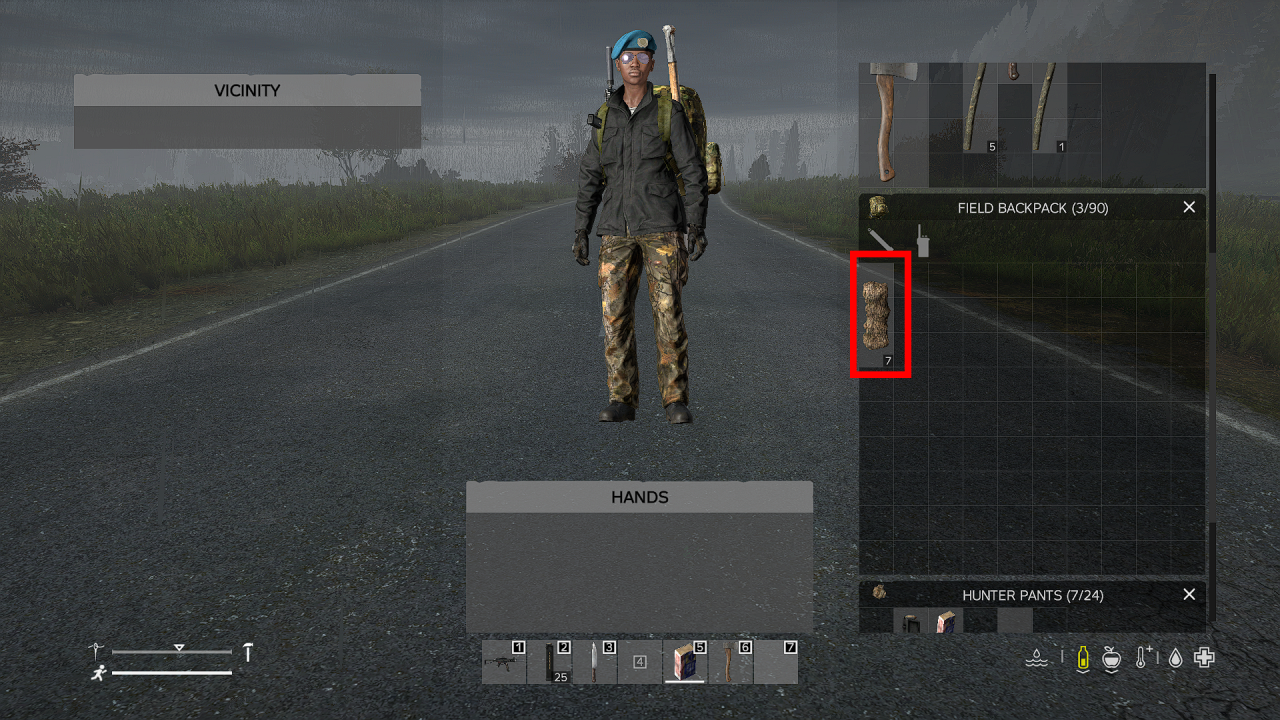Click the yellow energy bottle icon
This screenshot has height=720, width=1280.
[1083, 657]
